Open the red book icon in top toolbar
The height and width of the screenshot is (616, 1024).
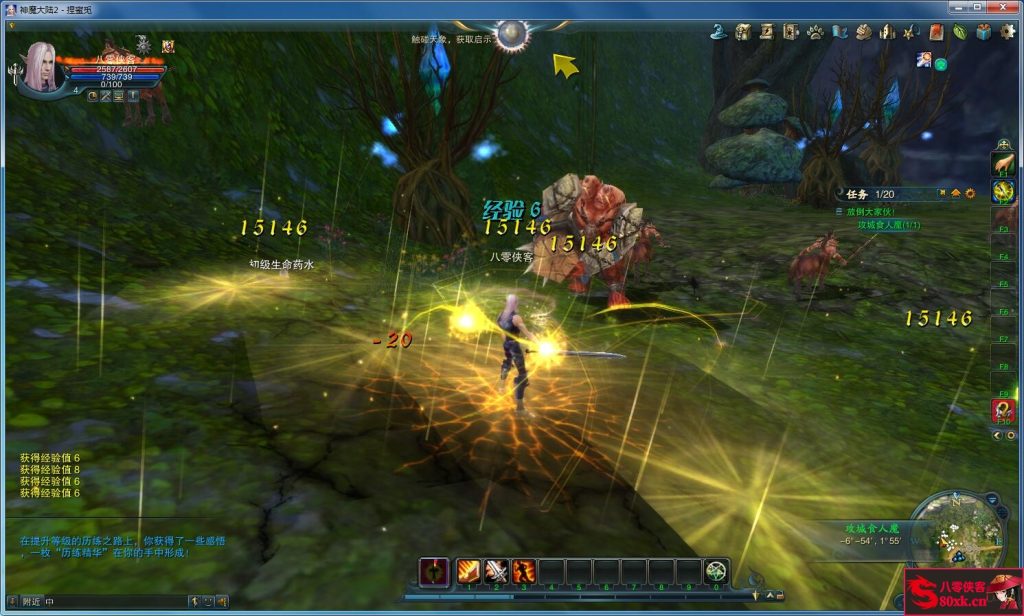[x=935, y=32]
